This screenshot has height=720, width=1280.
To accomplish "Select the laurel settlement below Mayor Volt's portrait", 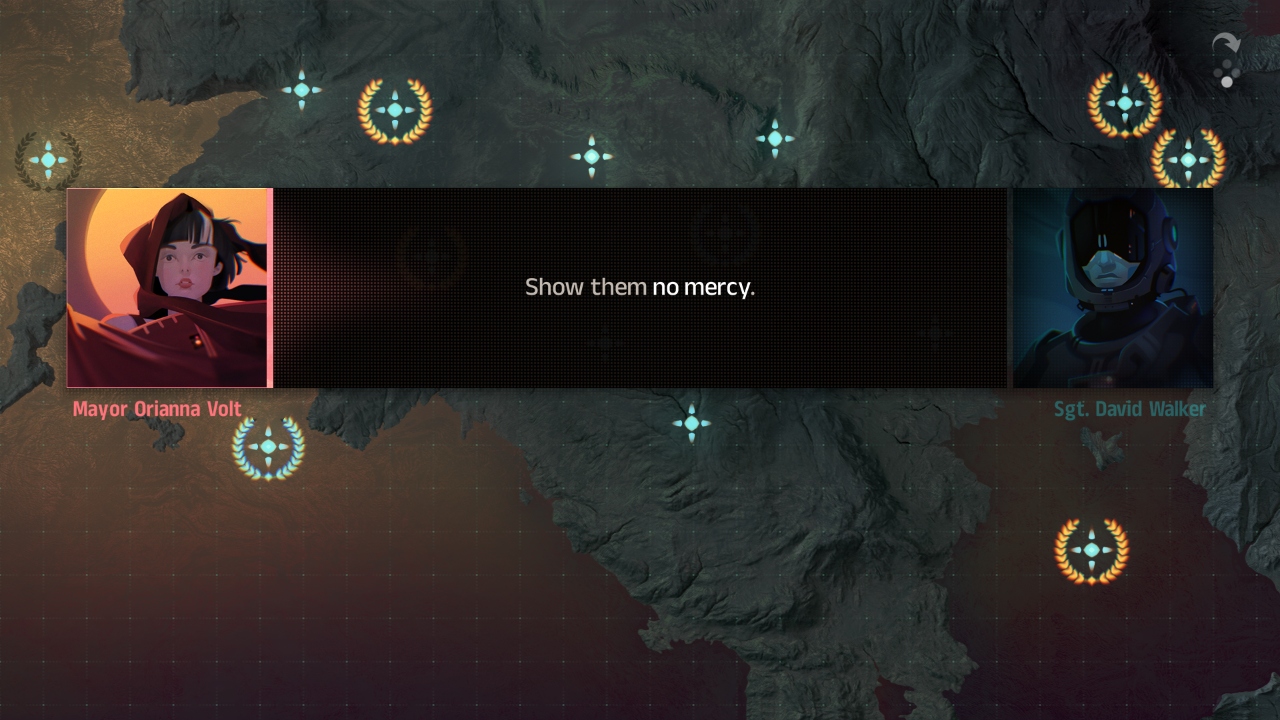I will coord(267,448).
